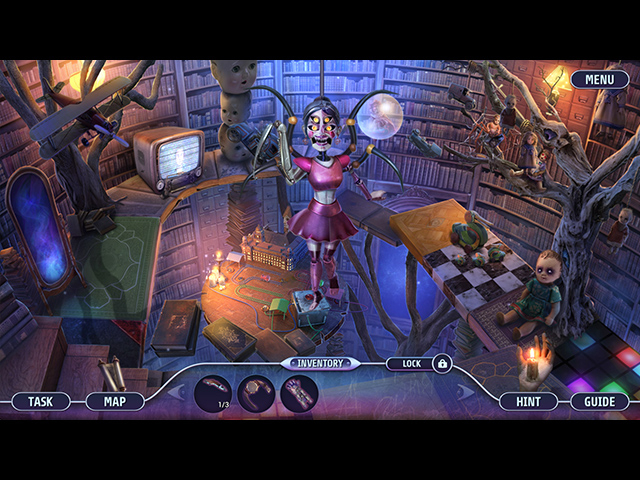This screenshot has height=480, width=640.
Task: Open the strategy Guide
Action: (600, 401)
